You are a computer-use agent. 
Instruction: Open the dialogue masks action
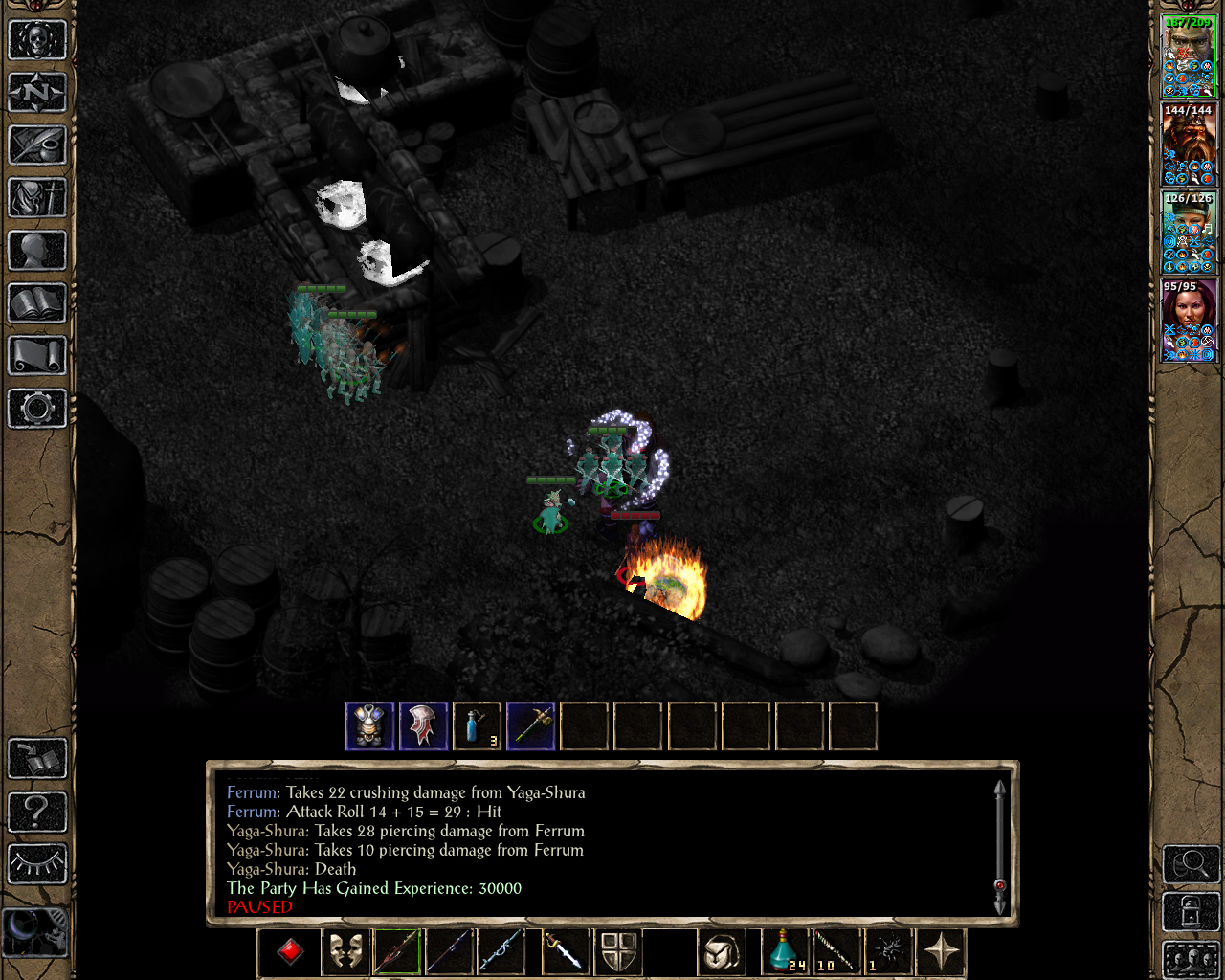(x=345, y=950)
